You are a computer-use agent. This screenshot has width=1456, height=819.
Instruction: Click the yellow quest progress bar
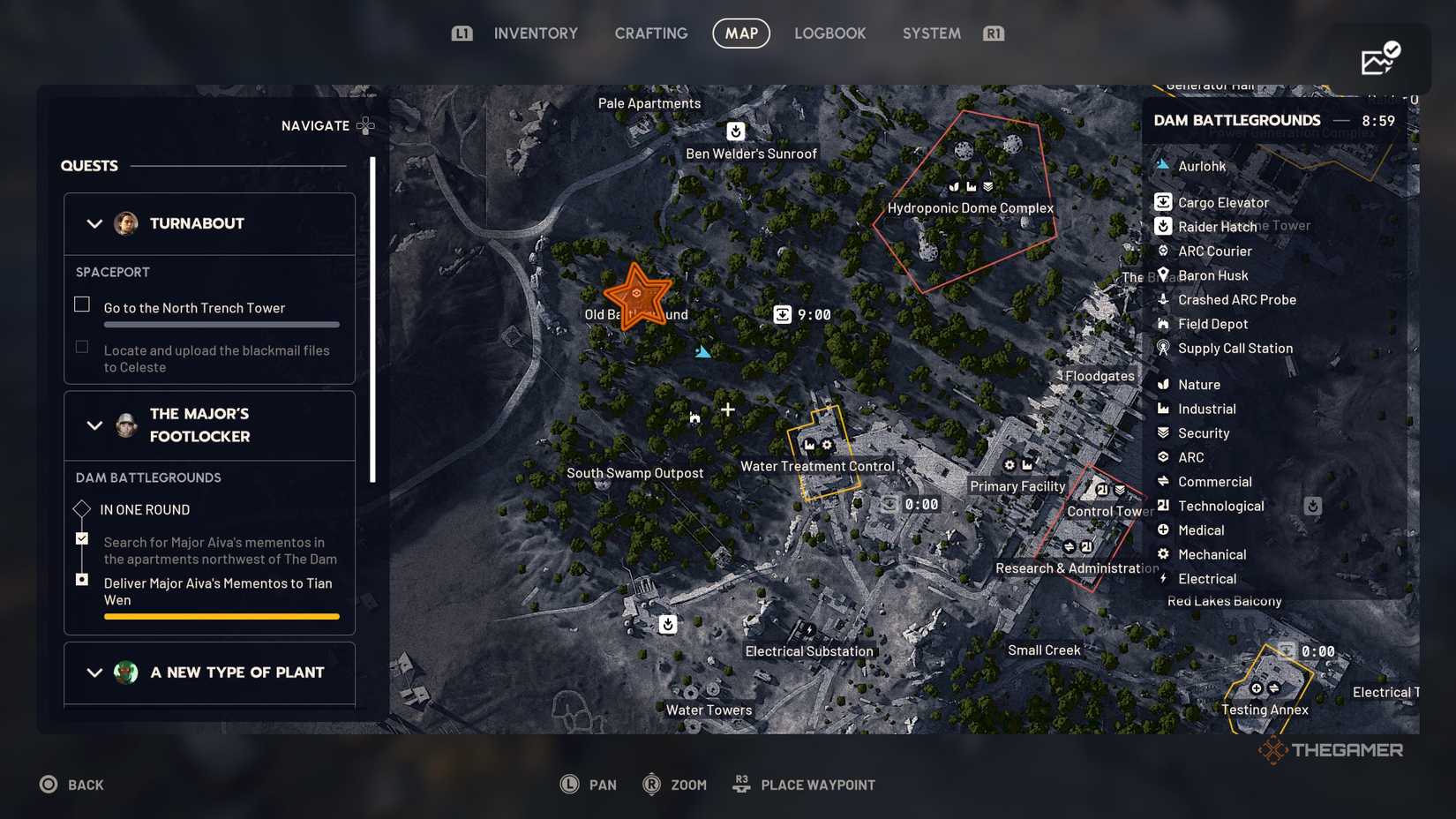[221, 616]
